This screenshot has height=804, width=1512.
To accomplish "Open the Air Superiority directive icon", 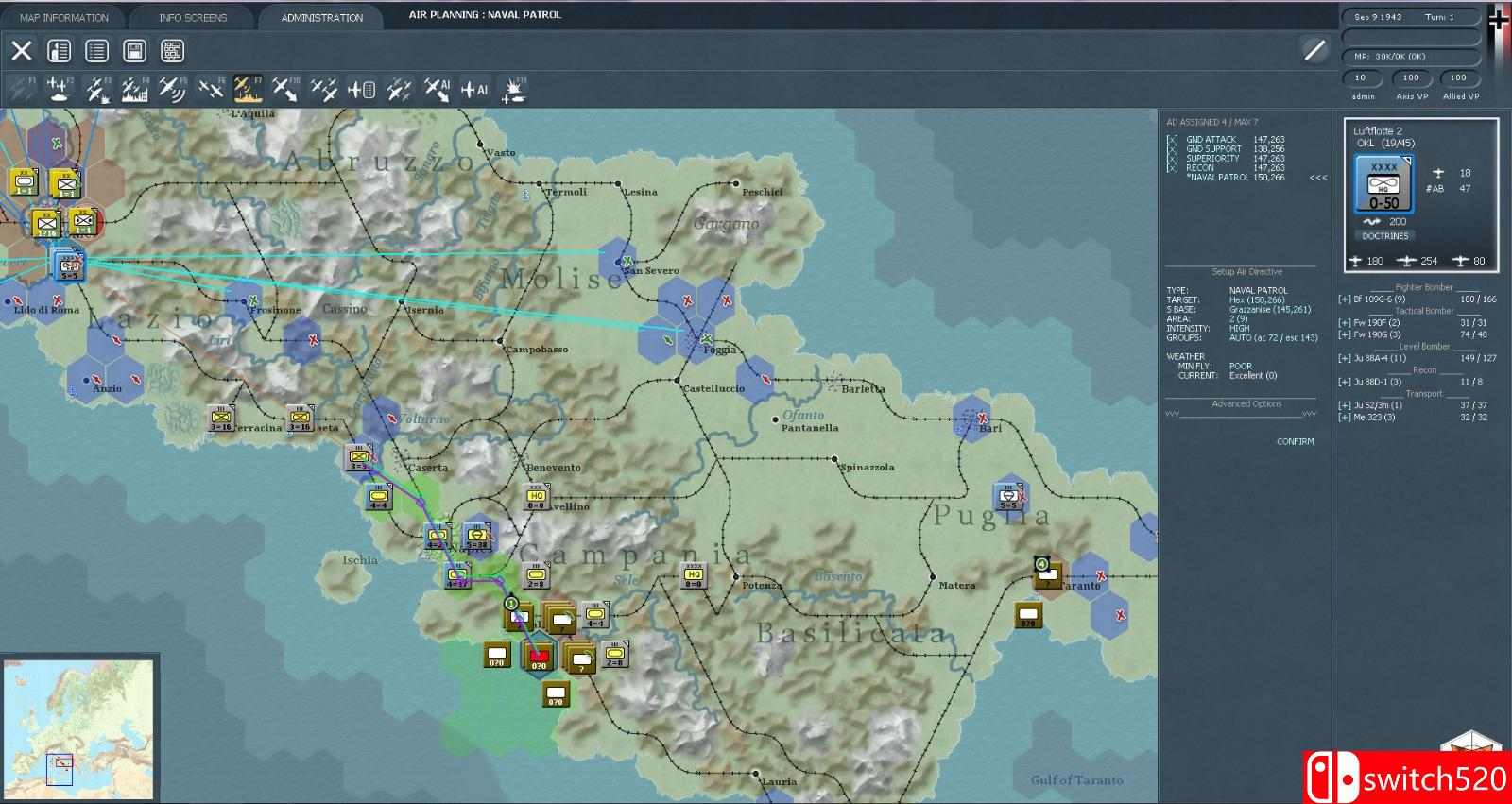I will point(212,90).
